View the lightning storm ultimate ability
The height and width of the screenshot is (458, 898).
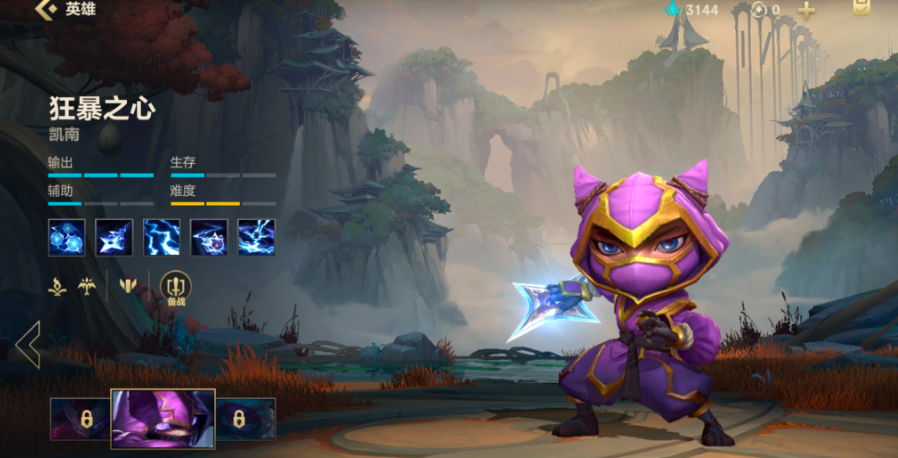click(x=256, y=237)
